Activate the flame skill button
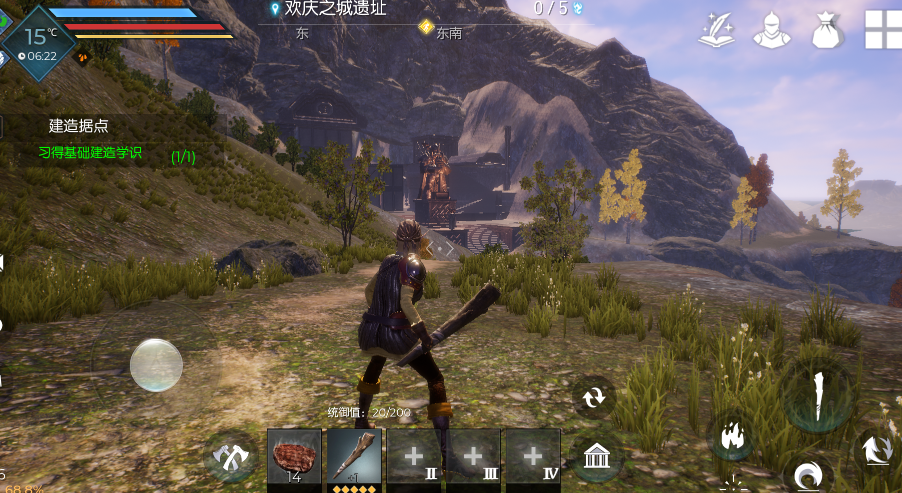 click(x=730, y=437)
